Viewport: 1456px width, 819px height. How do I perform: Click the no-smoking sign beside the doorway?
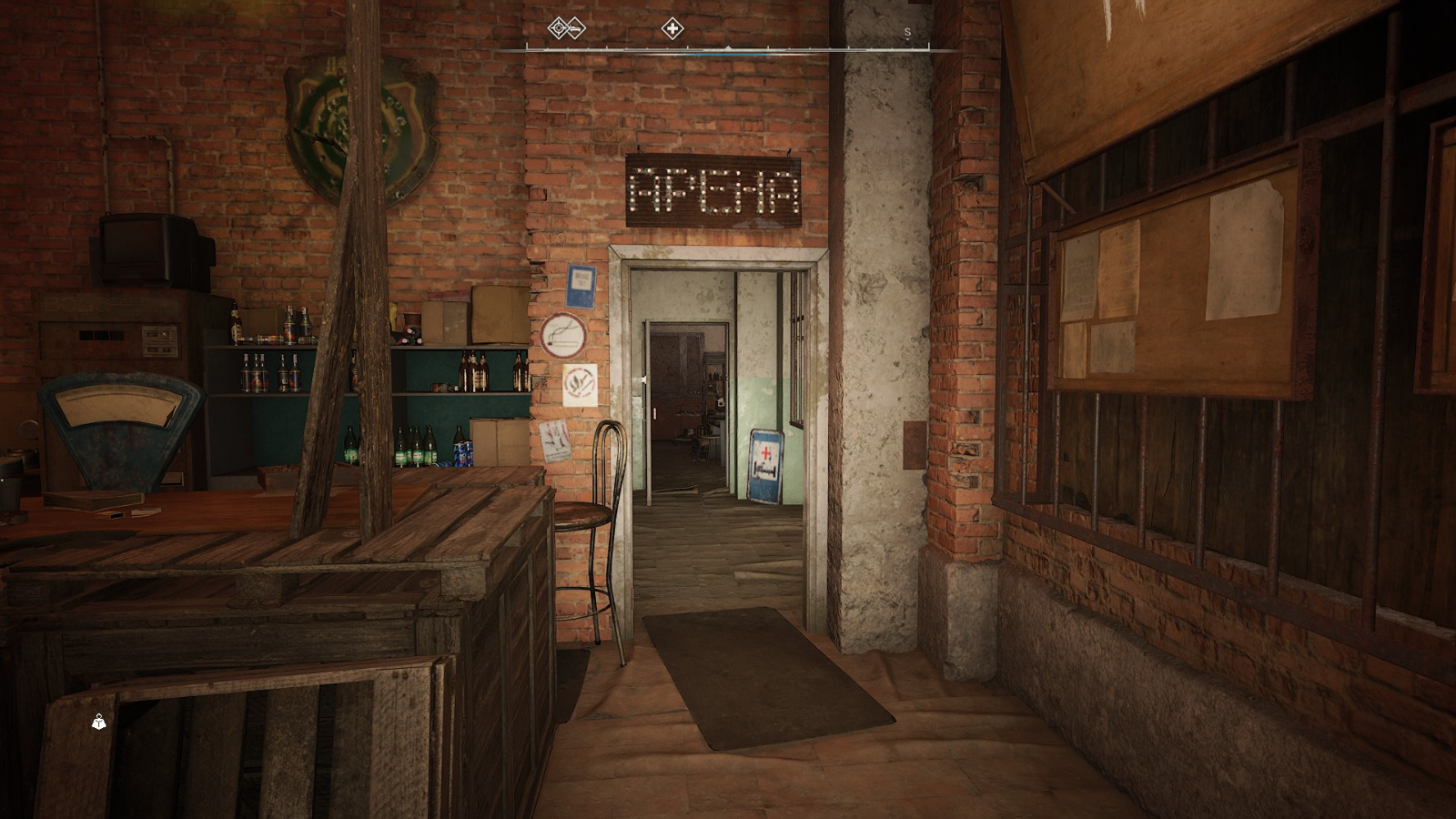click(x=565, y=334)
